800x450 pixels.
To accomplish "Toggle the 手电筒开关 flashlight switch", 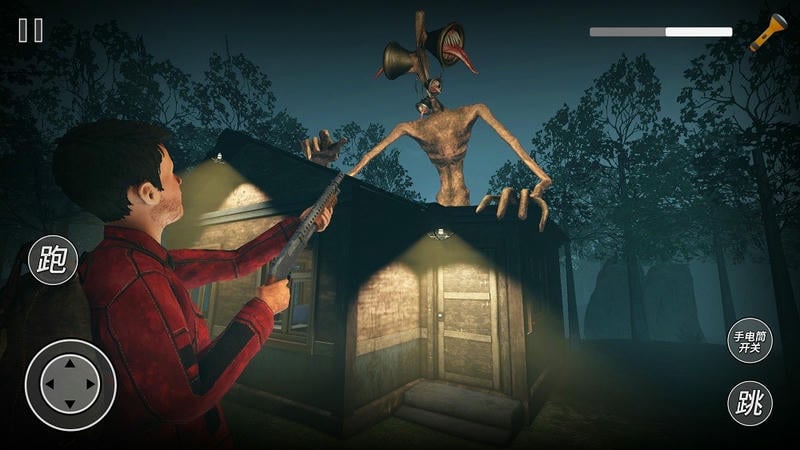I will click(749, 340).
